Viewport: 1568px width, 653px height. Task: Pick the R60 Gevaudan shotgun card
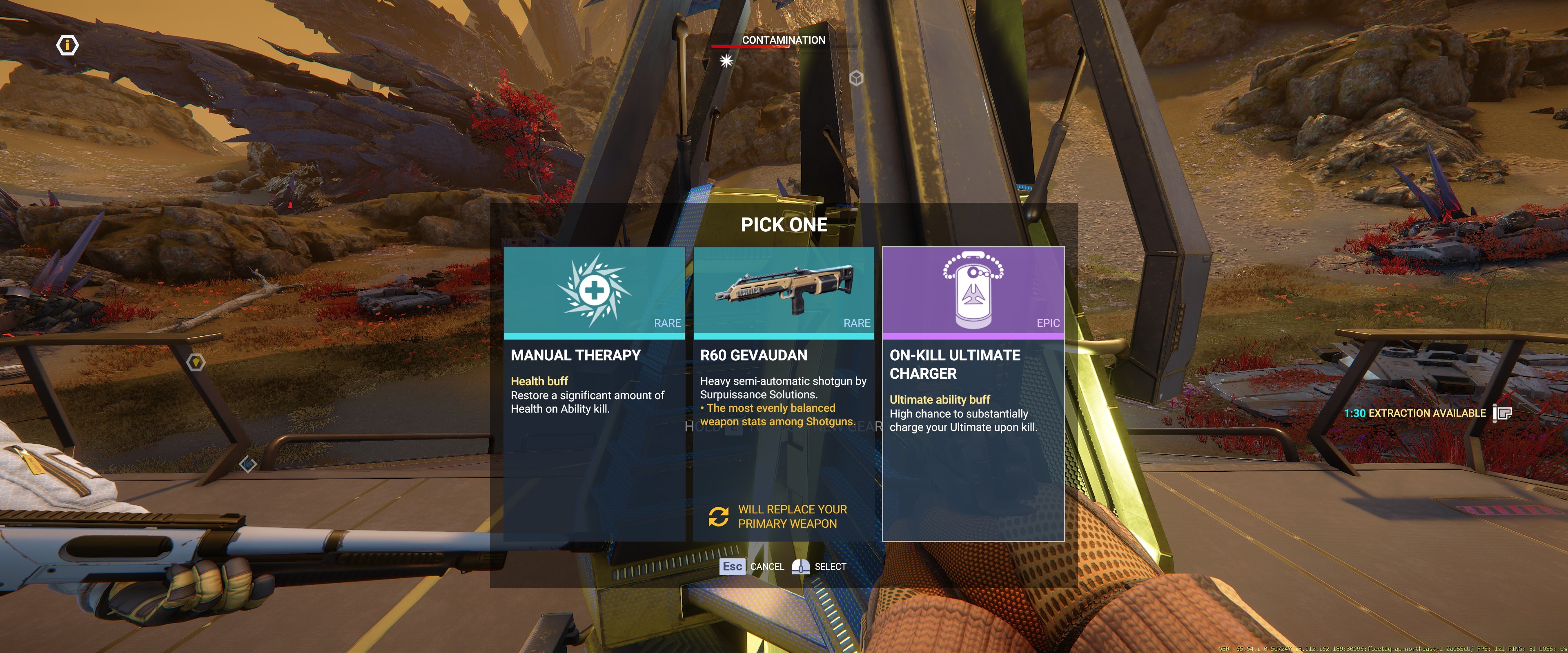coord(784,393)
